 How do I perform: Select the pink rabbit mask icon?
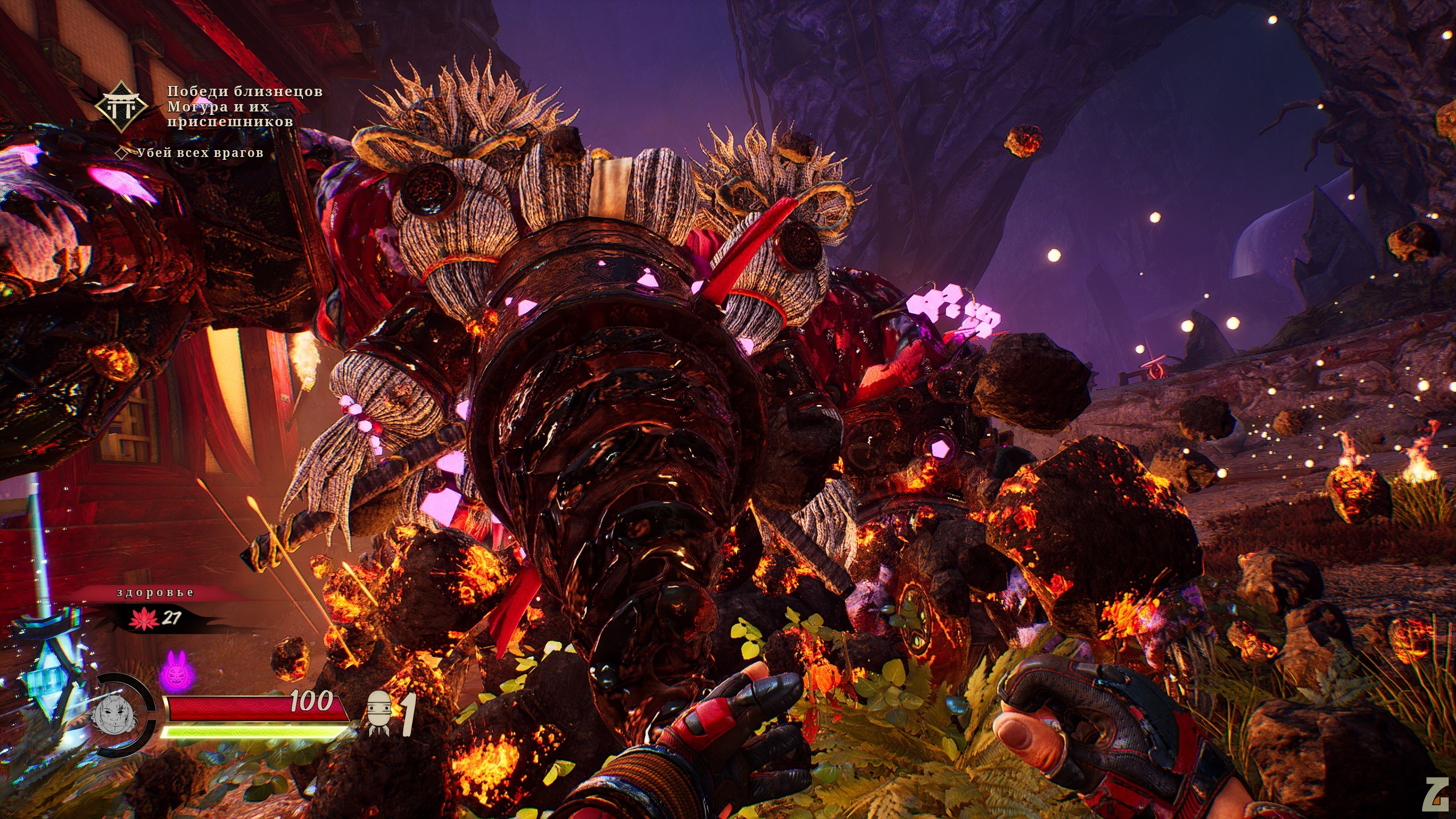tap(173, 671)
